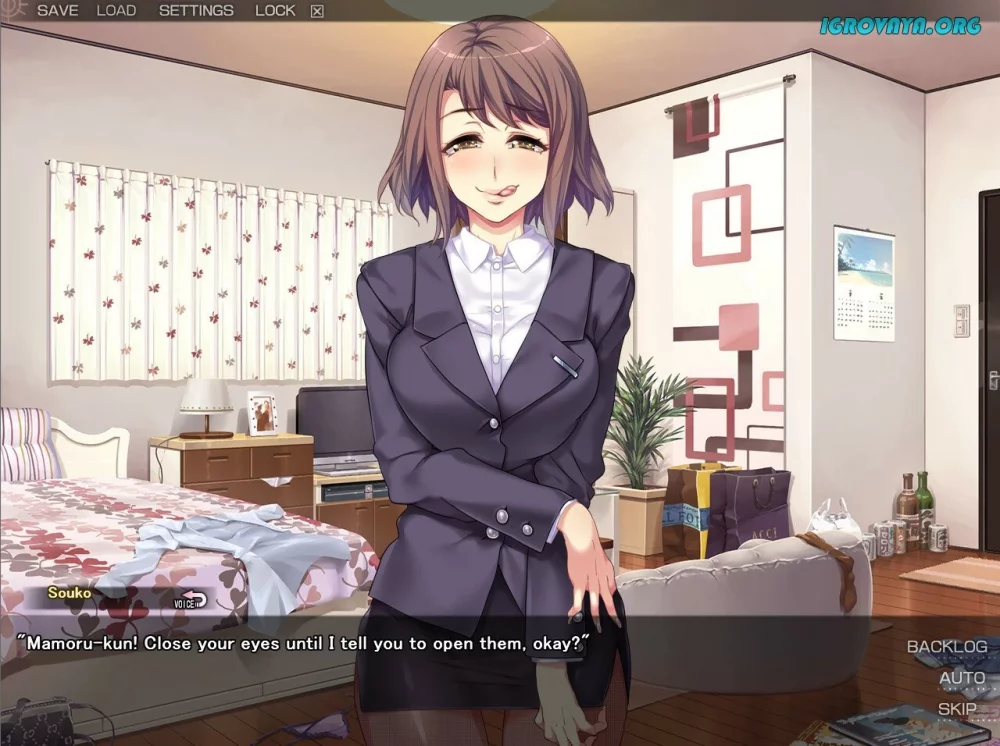Open the LOAD menu
The width and height of the screenshot is (1000, 746).
coord(116,11)
